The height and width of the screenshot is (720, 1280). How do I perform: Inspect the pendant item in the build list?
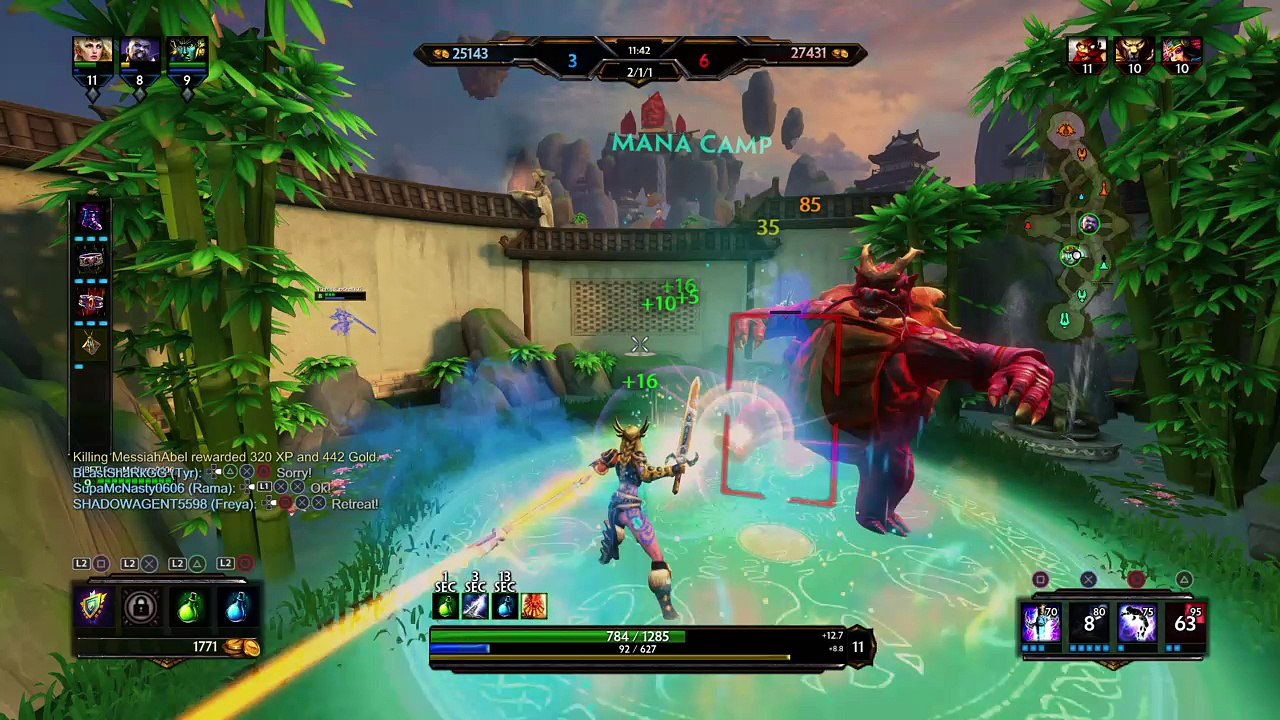click(x=91, y=345)
